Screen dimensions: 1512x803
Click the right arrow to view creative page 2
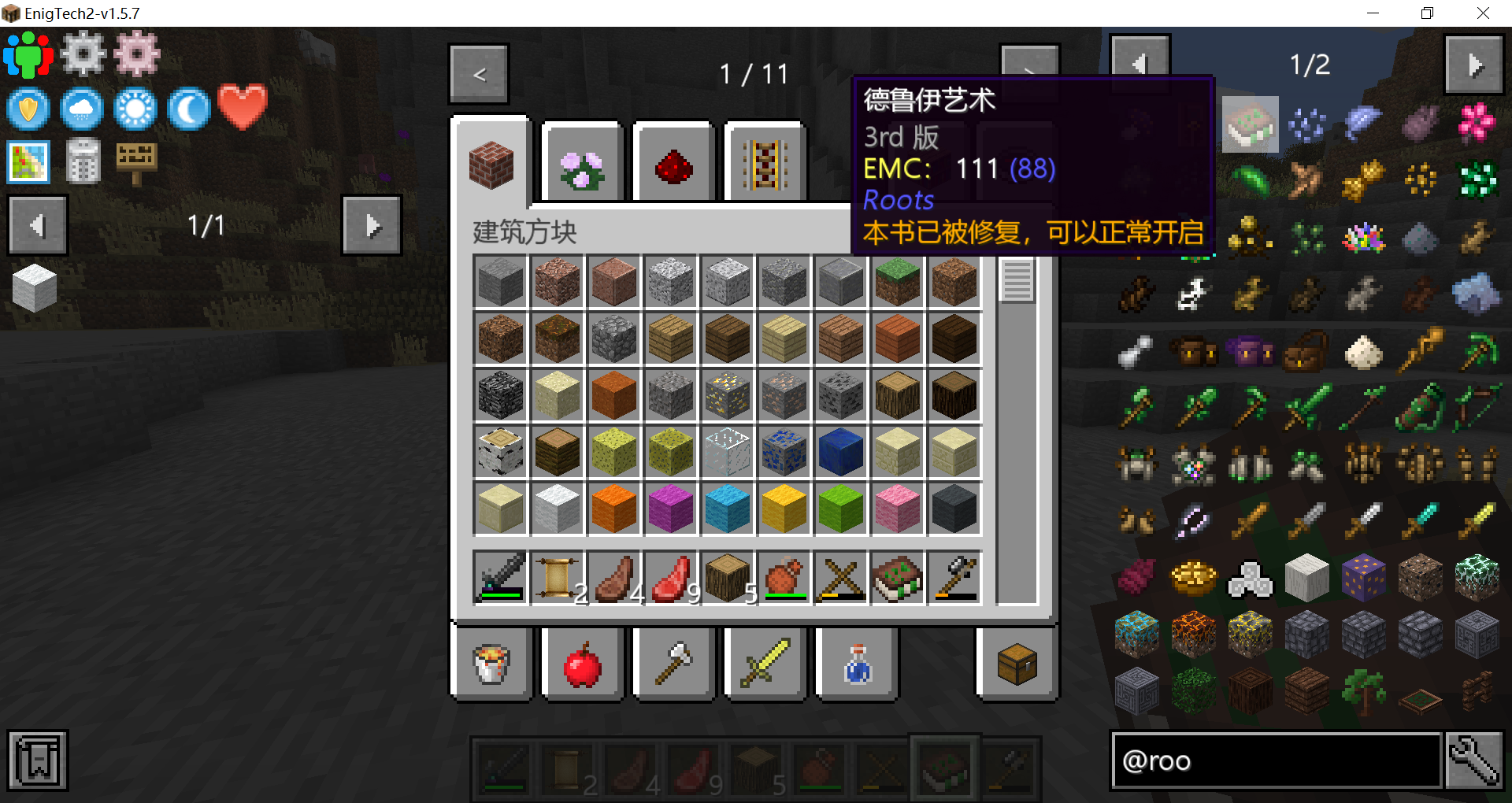point(1030,73)
